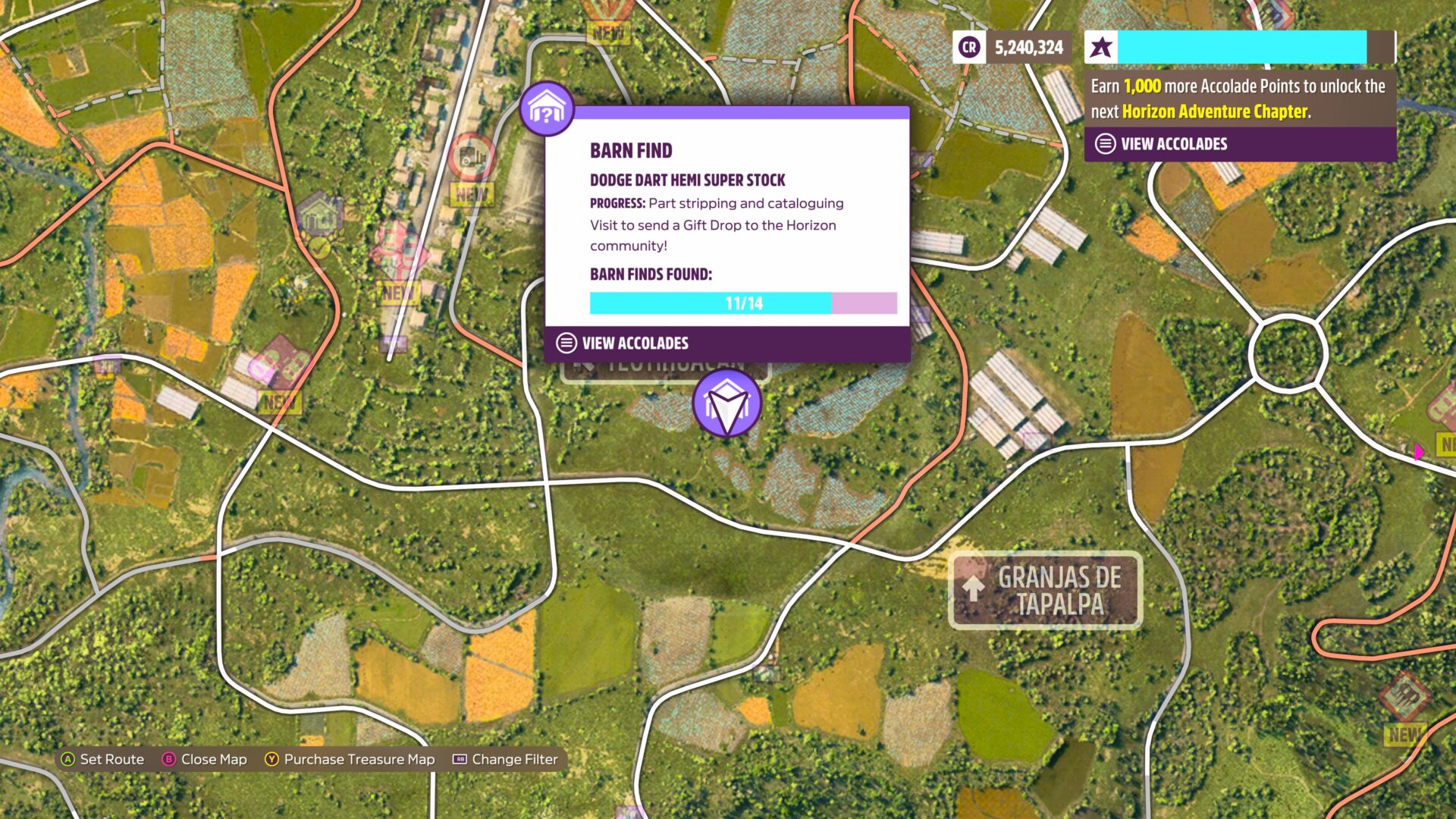Image resolution: width=1456 pixels, height=819 pixels.
Task: Open the speed trap camera icon circled in red
Action: coord(472,157)
